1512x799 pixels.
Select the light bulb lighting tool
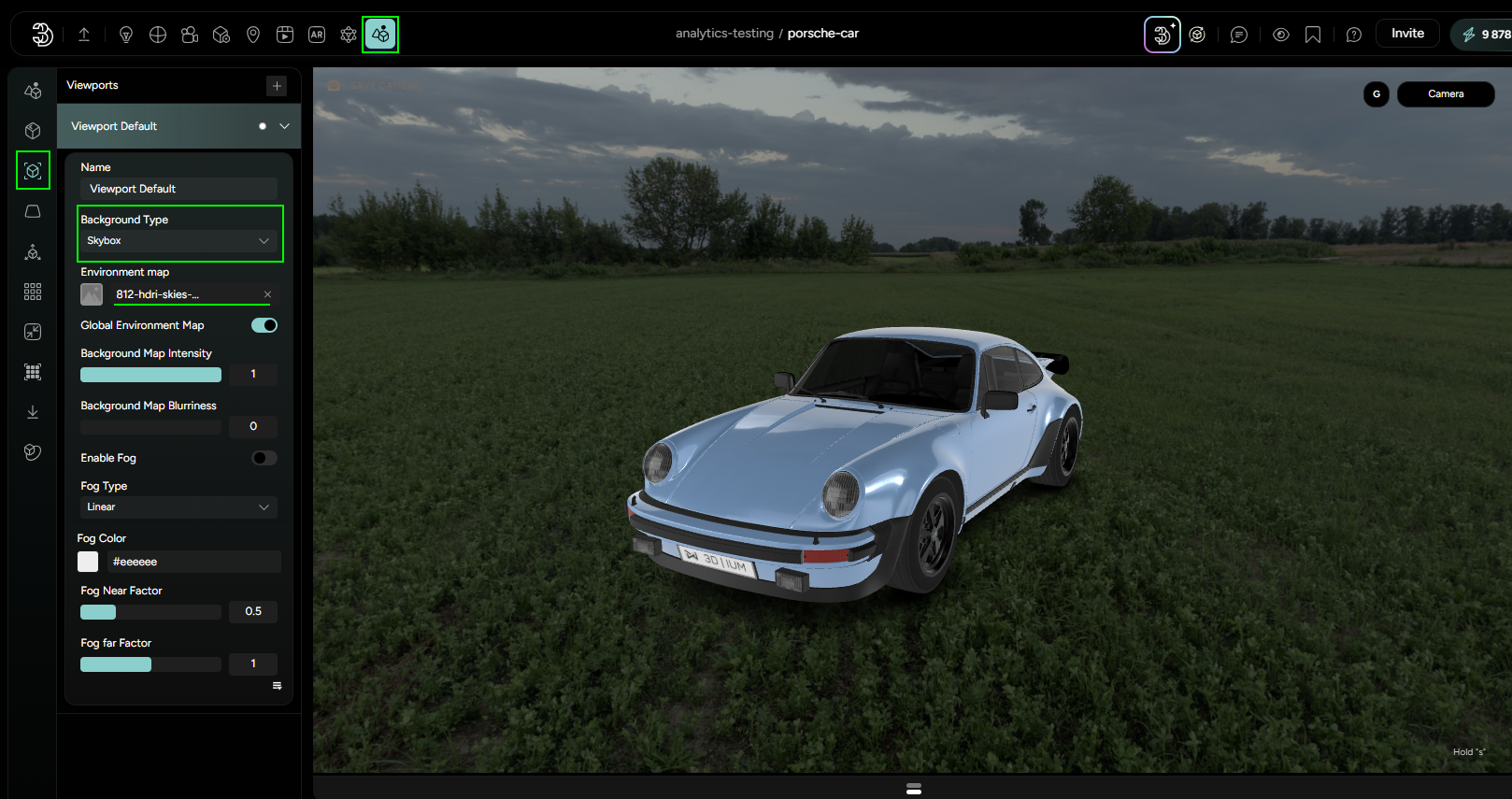pos(126,34)
